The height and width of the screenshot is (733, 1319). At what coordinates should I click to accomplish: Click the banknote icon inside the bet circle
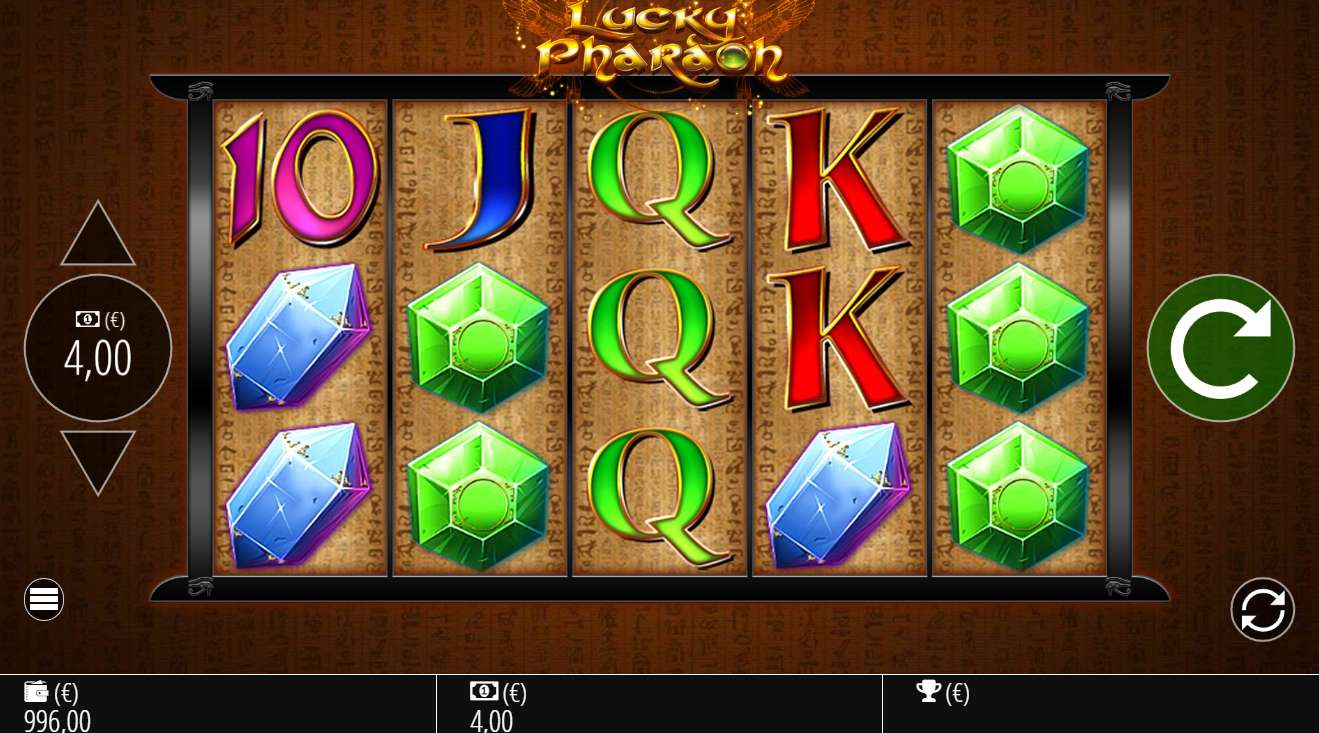(87, 319)
